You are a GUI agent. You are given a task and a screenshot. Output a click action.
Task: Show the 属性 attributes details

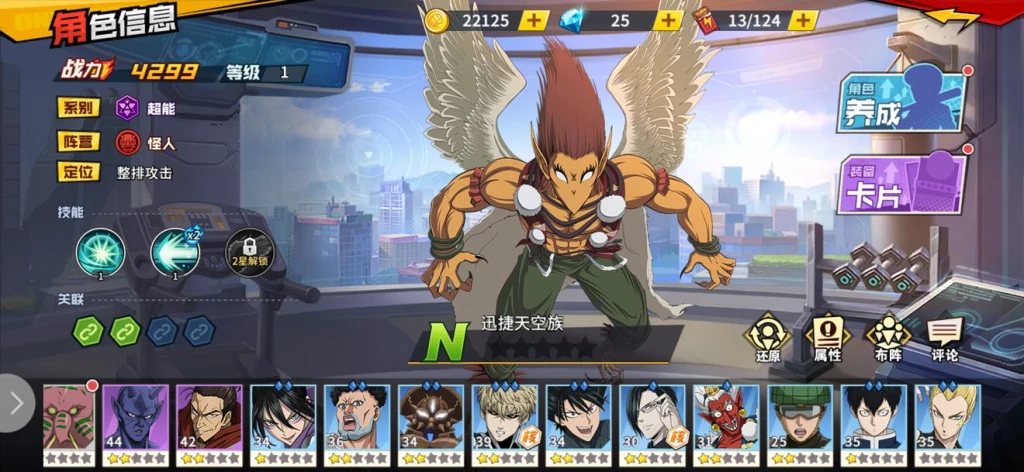(827, 338)
